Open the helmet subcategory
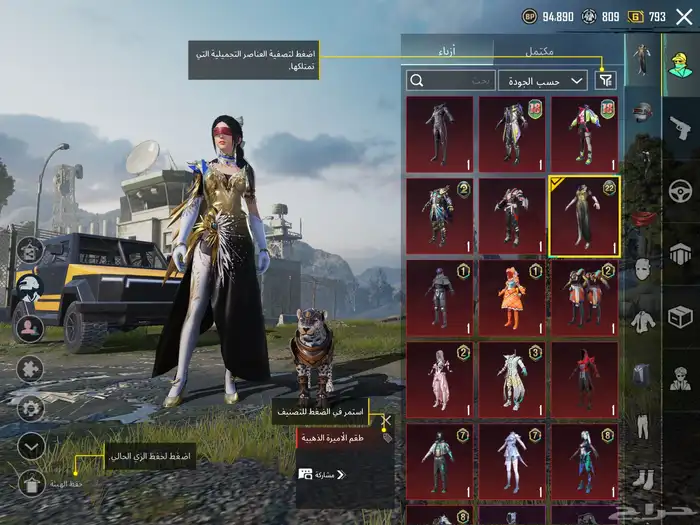 click(x=643, y=112)
